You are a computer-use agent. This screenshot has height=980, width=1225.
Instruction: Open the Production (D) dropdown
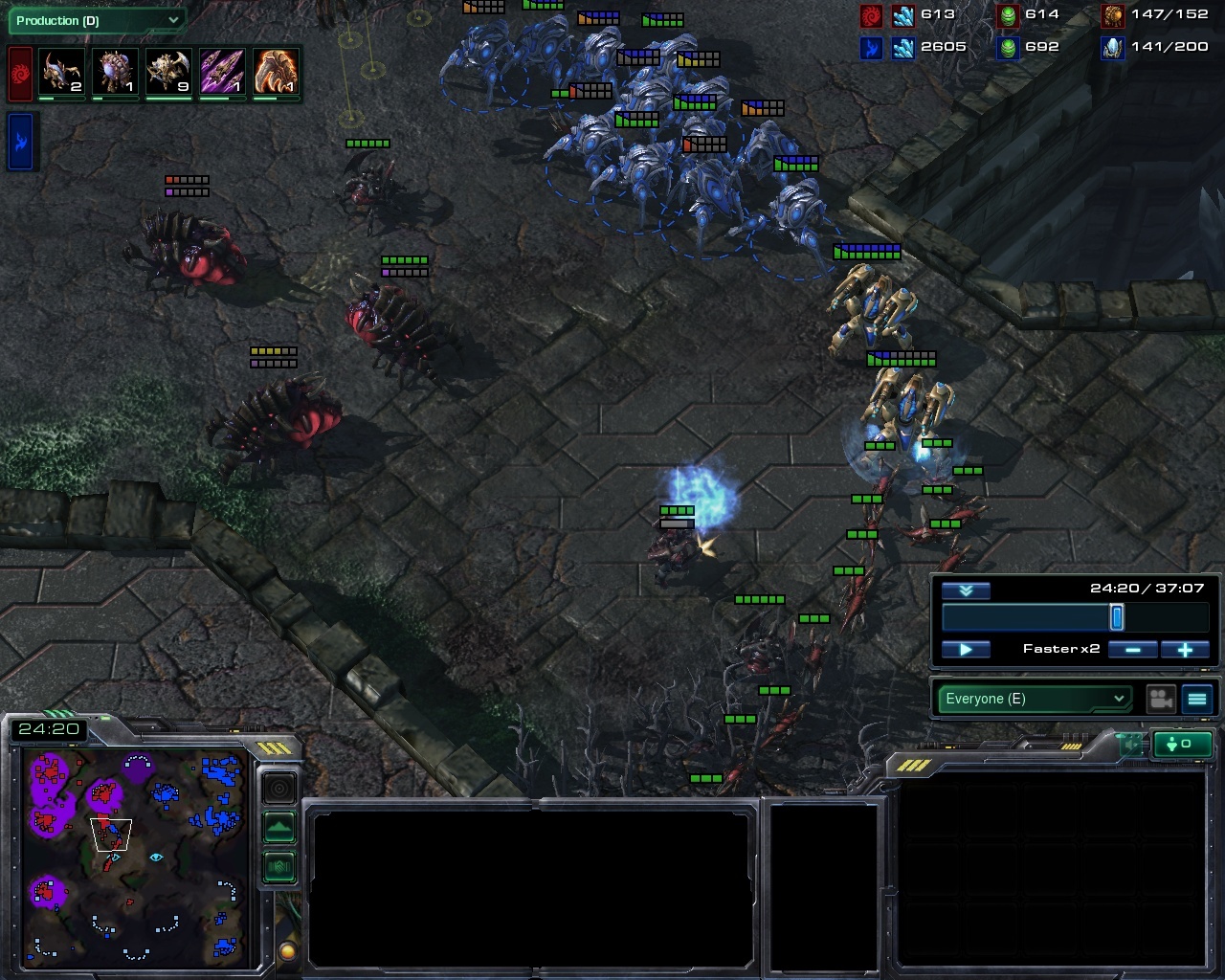(x=96, y=20)
